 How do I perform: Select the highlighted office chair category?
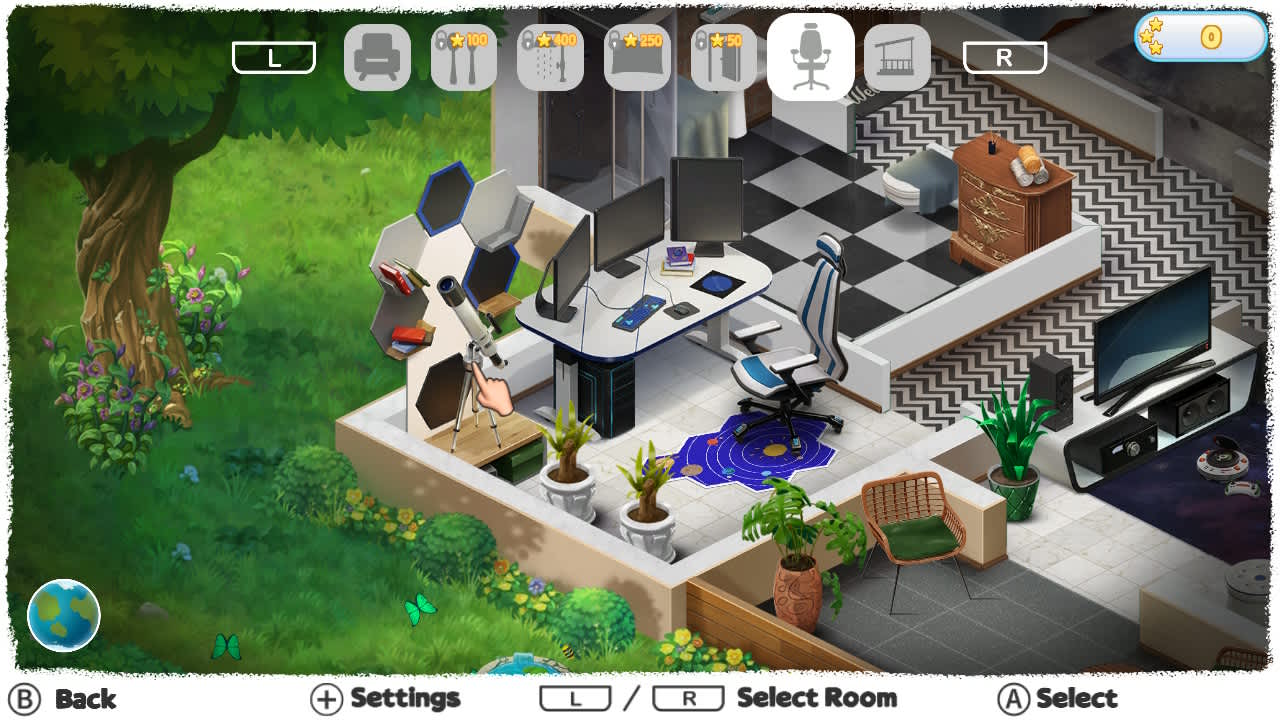pyautogui.click(x=811, y=57)
